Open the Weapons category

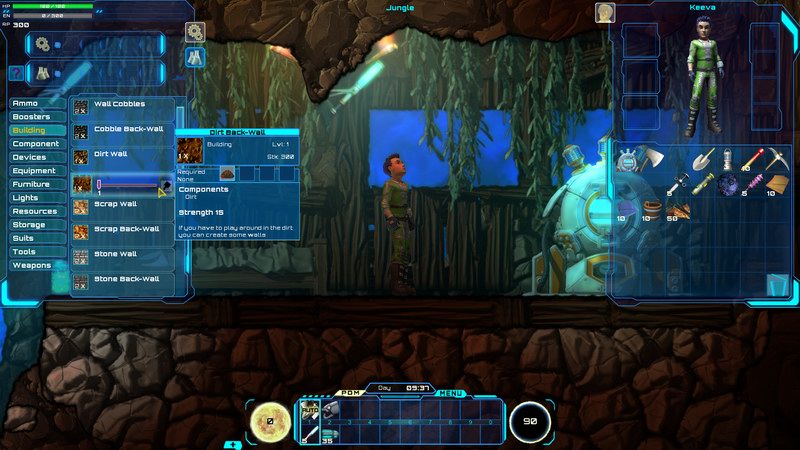(x=34, y=265)
